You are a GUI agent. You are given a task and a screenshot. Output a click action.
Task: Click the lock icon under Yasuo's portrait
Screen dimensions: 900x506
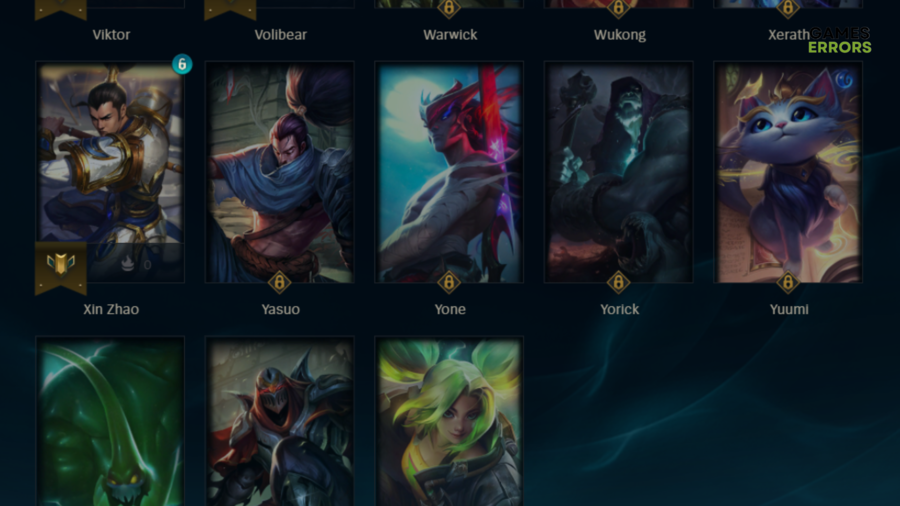tap(280, 282)
